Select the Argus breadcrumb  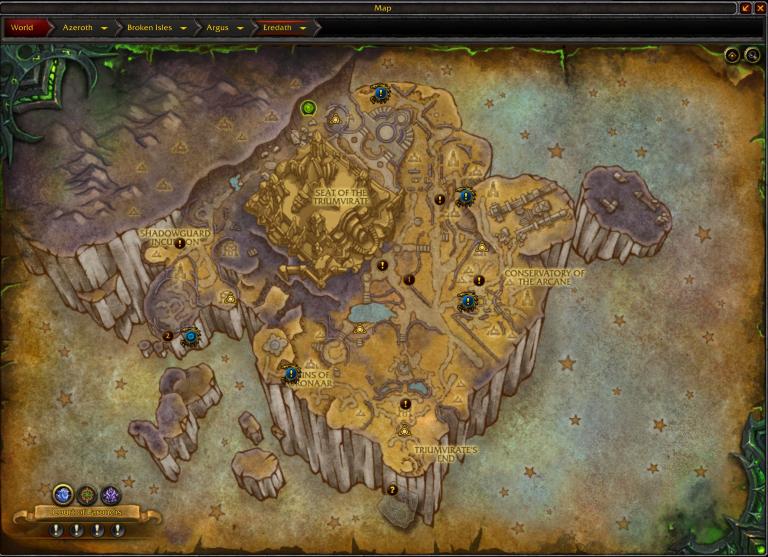pos(225,28)
